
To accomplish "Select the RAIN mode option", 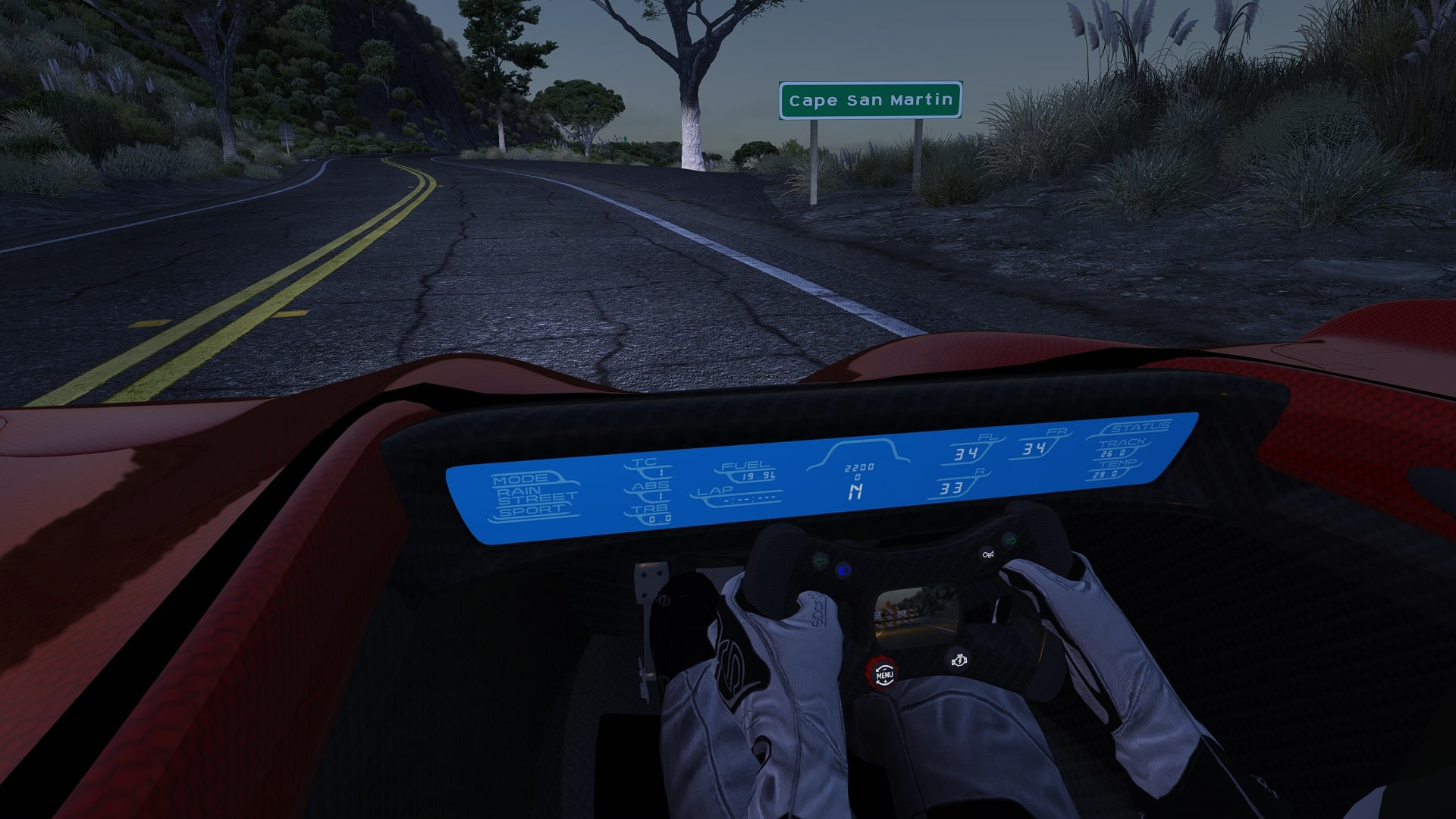I will [x=520, y=492].
